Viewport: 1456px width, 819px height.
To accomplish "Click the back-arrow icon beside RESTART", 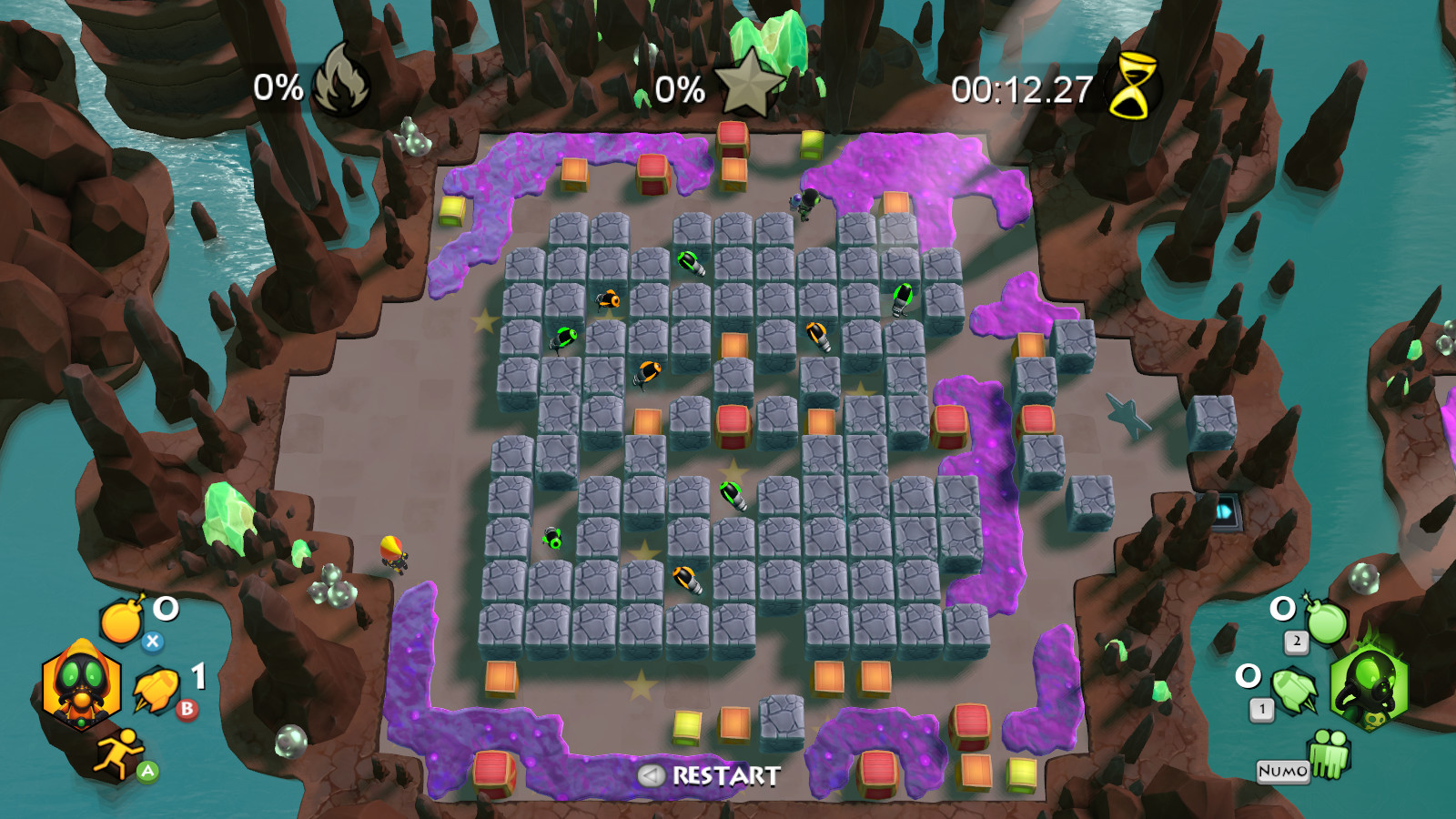I will (650, 777).
